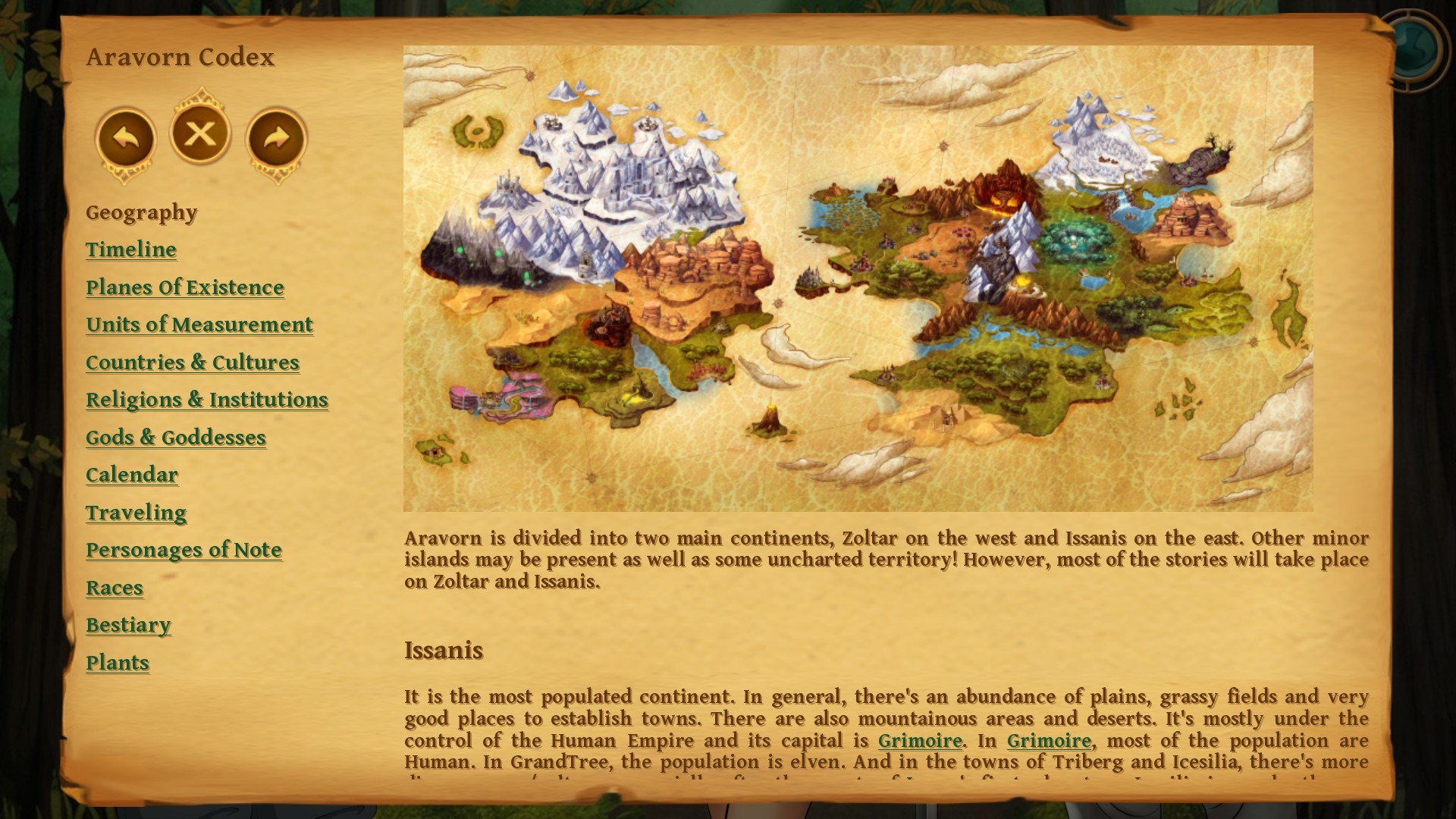Go back to the previous codex page
This screenshot has width=1456, height=819.
[x=127, y=135]
